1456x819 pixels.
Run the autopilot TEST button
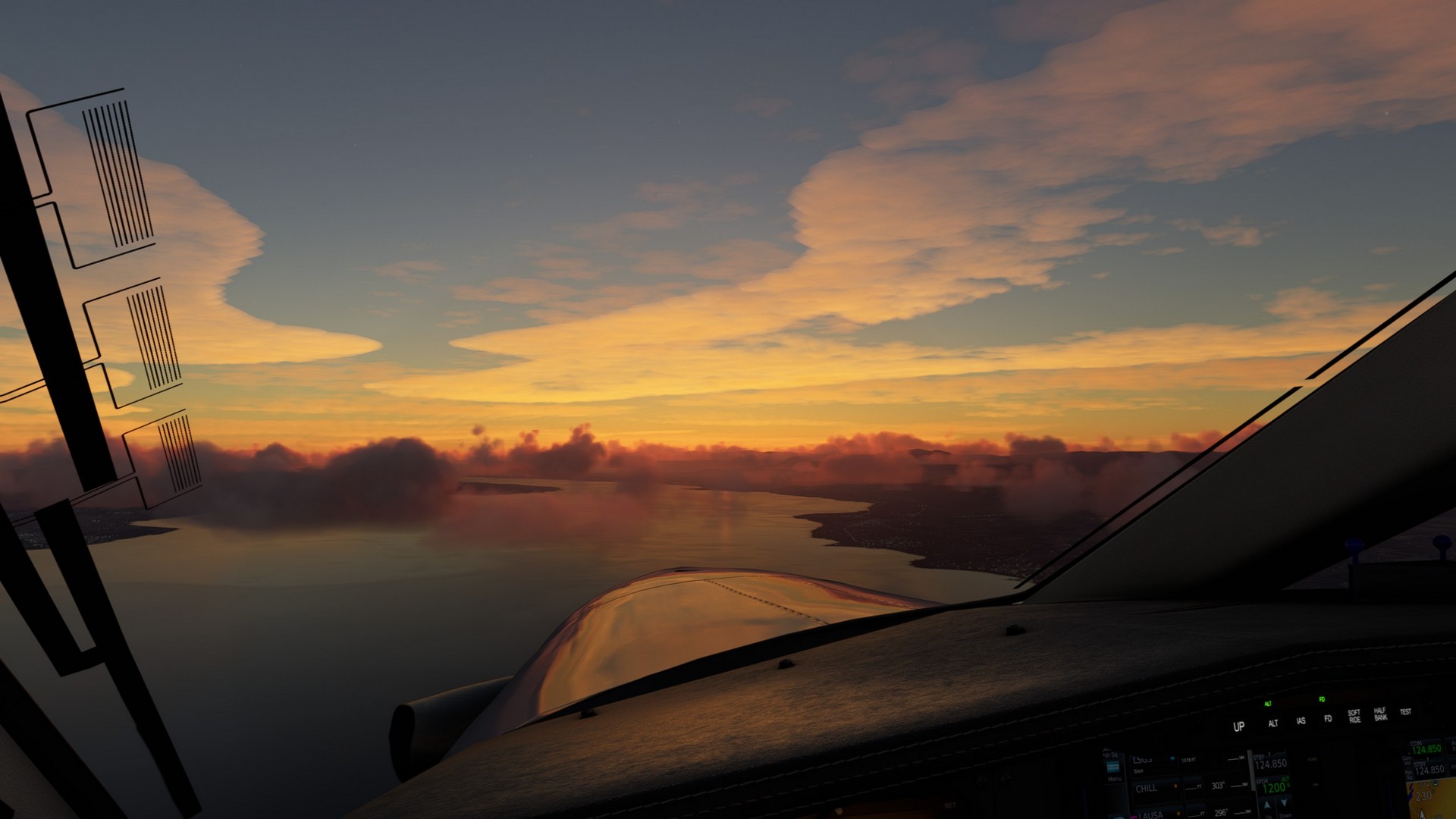click(x=1405, y=712)
